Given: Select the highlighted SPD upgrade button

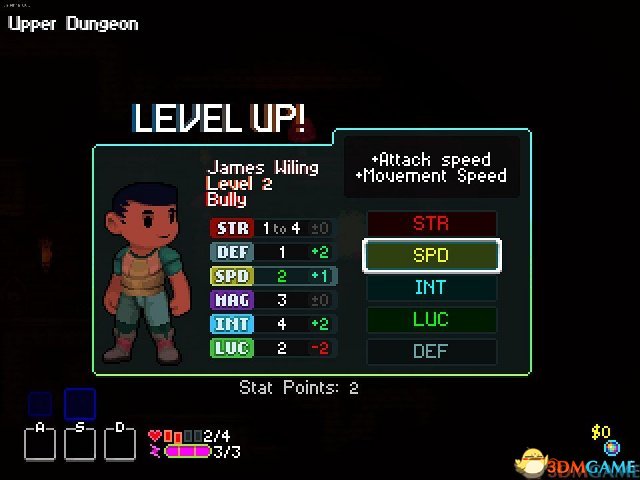Looking at the screenshot, I should (x=431, y=256).
